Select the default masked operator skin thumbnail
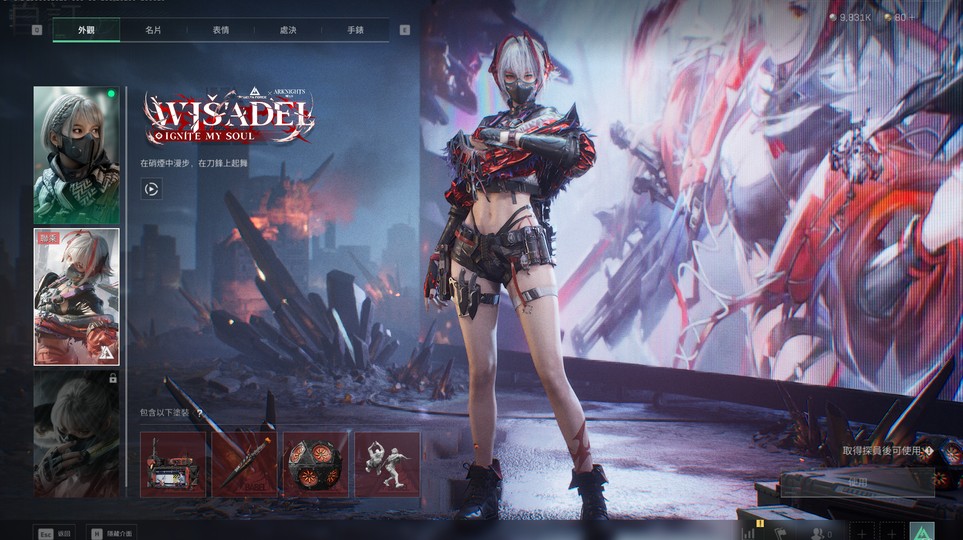 [76, 154]
